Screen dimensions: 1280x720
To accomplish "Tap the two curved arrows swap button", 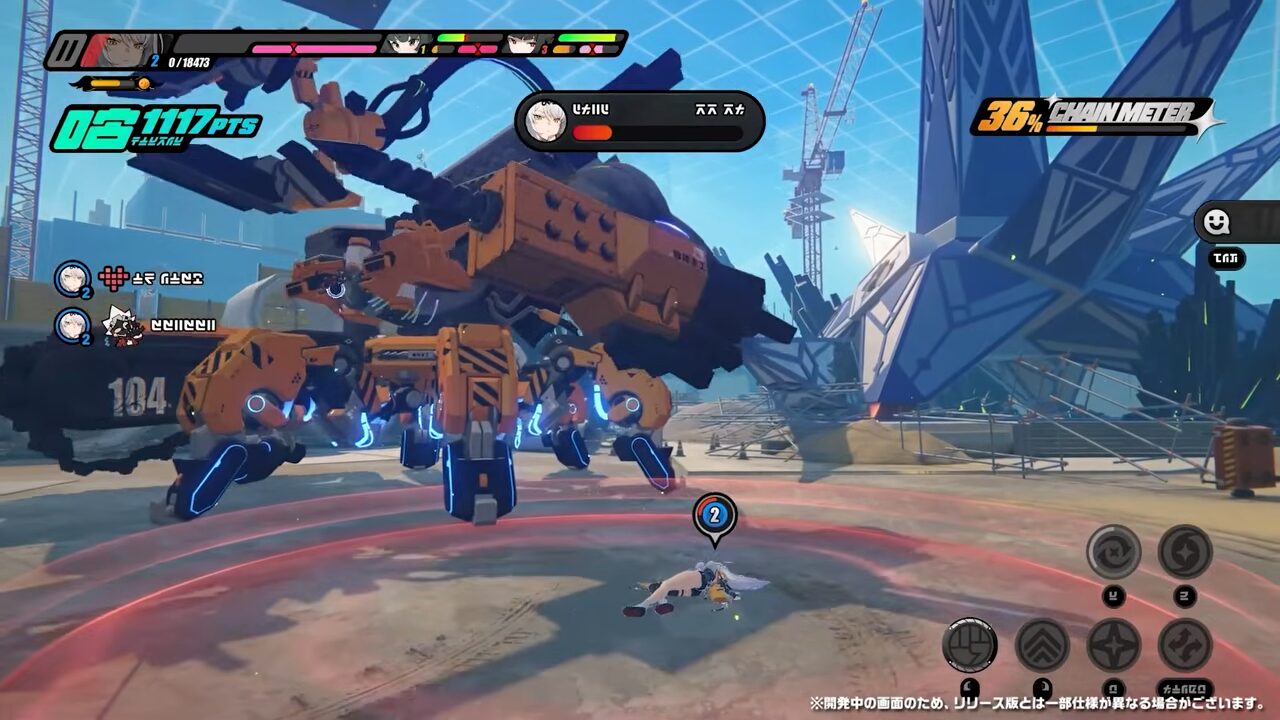I will (x=1185, y=645).
